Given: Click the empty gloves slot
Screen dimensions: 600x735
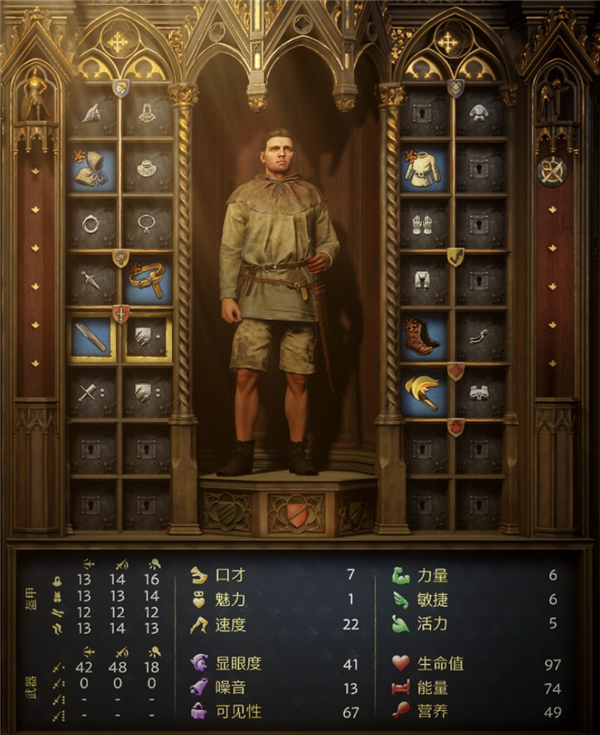Looking at the screenshot, I should [424, 224].
